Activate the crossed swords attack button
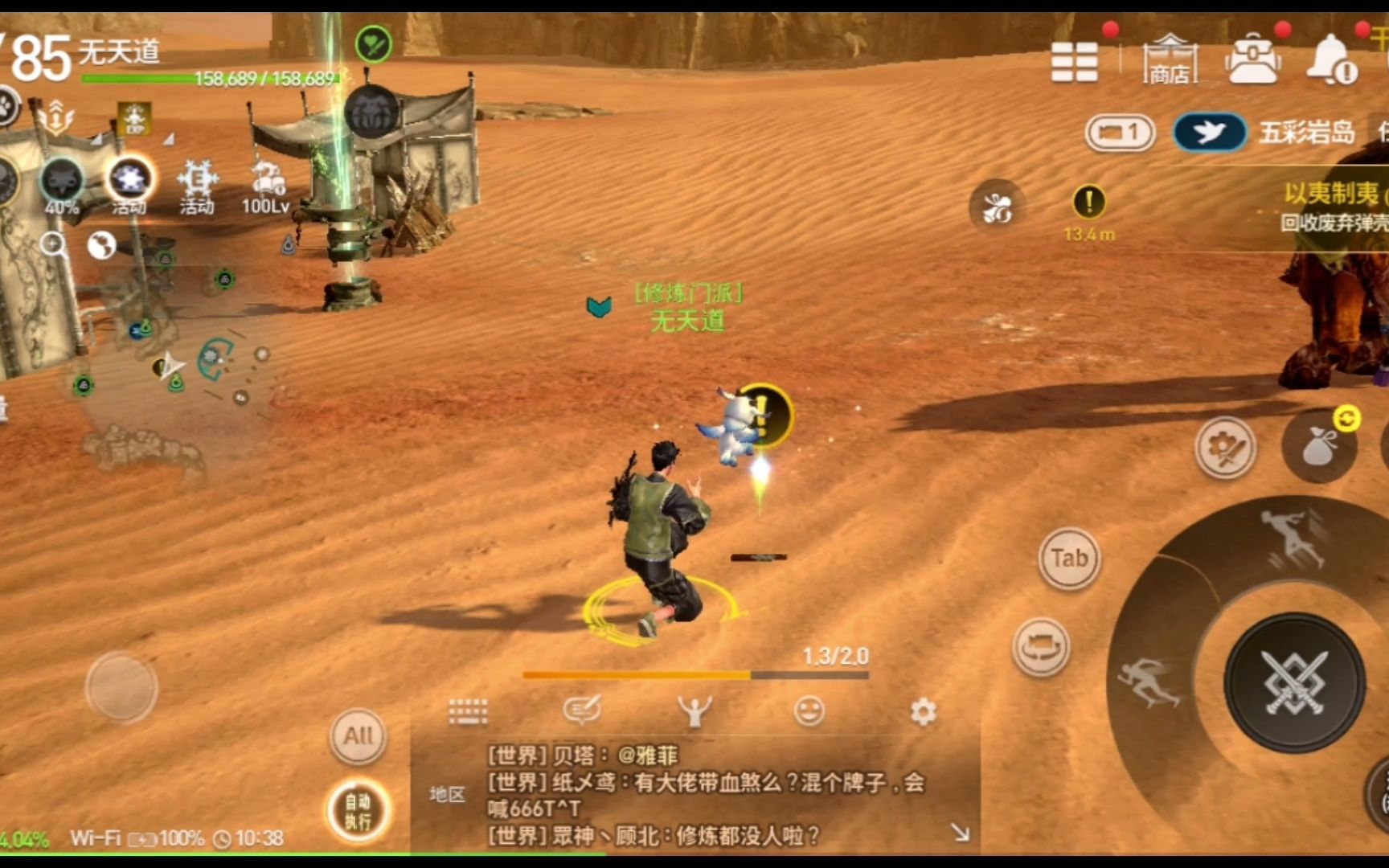The height and width of the screenshot is (868, 1389). pos(1293,683)
